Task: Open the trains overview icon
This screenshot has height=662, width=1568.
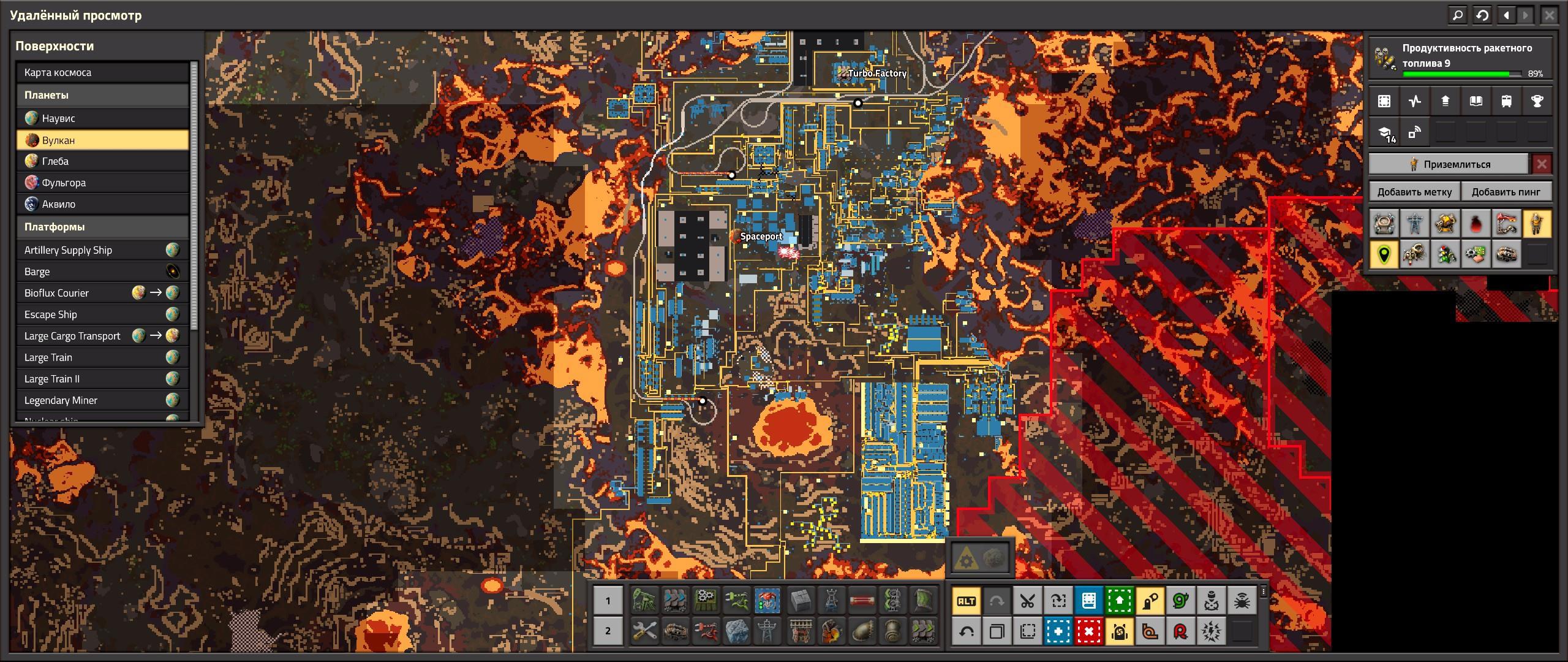Action: tap(1506, 102)
